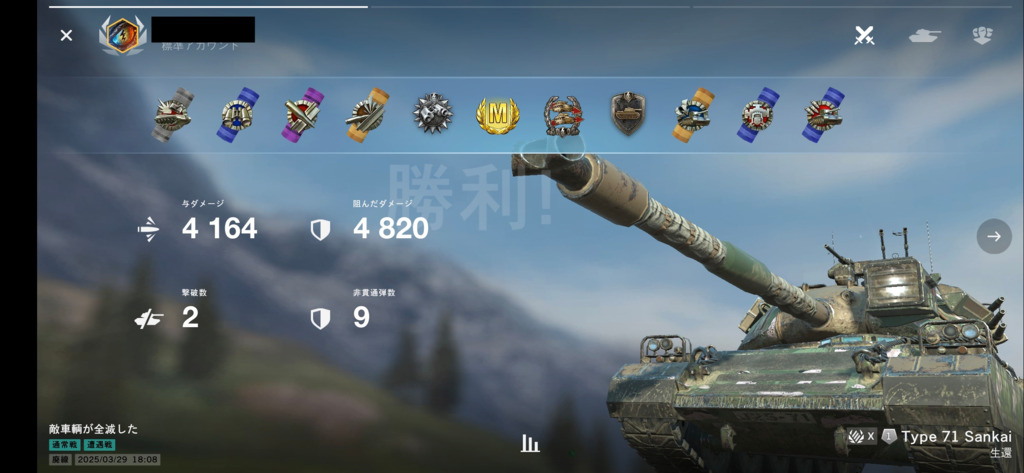Inspect the wreath medal with golden tanks
The image size is (1024, 473).
(563, 115)
